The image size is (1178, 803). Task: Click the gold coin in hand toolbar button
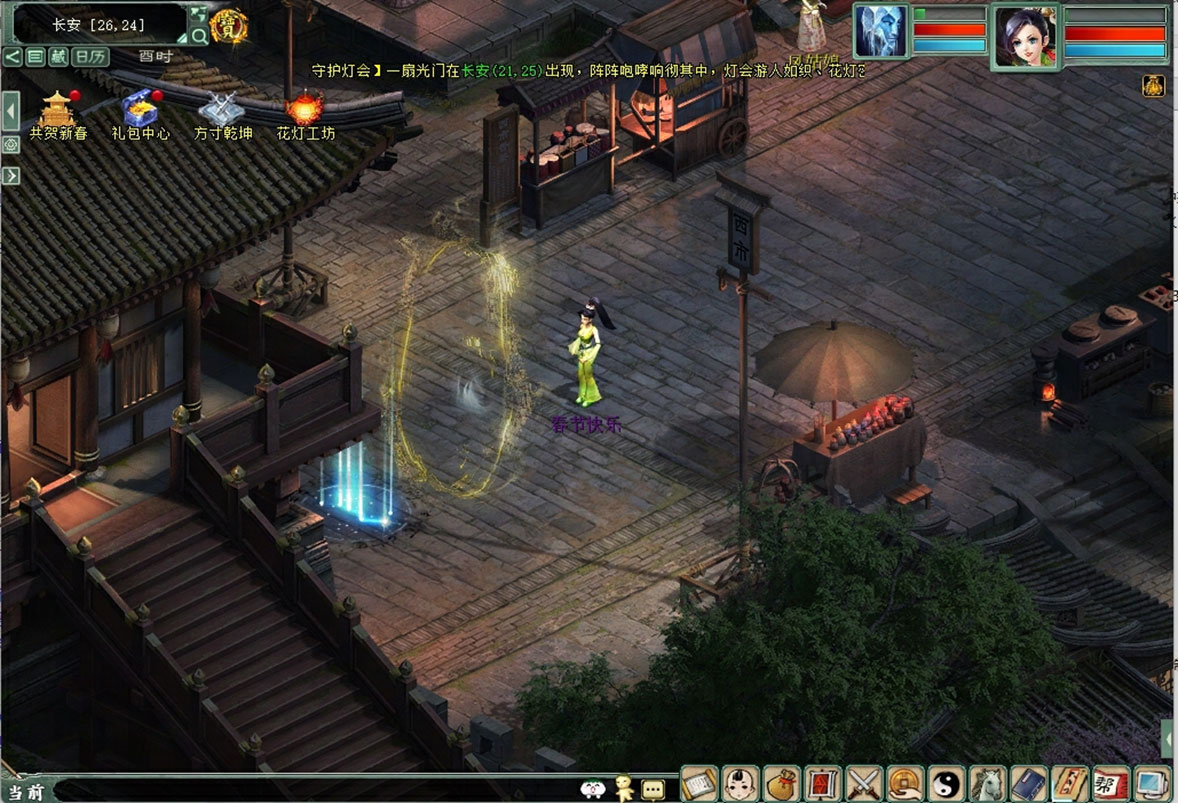[x=904, y=783]
